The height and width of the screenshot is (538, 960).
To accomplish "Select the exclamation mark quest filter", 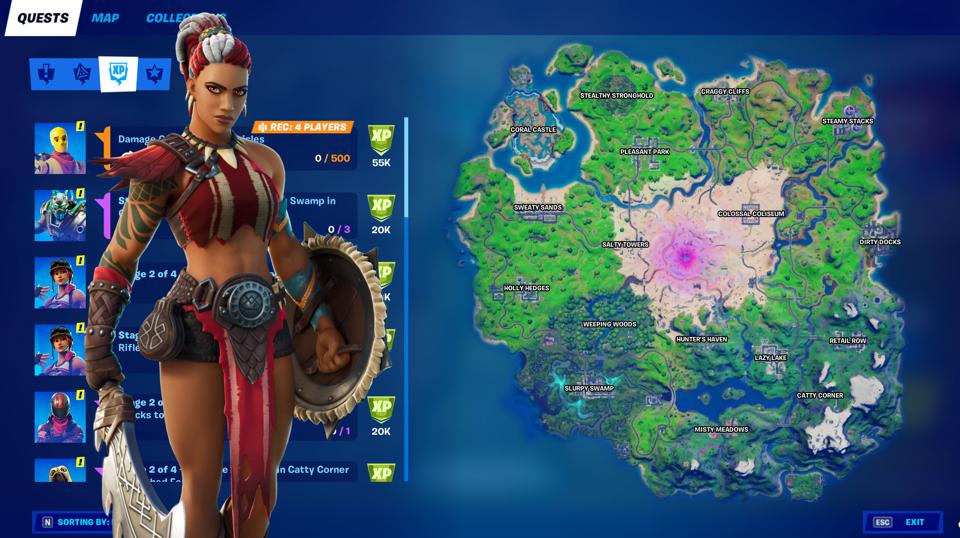I will [46, 73].
